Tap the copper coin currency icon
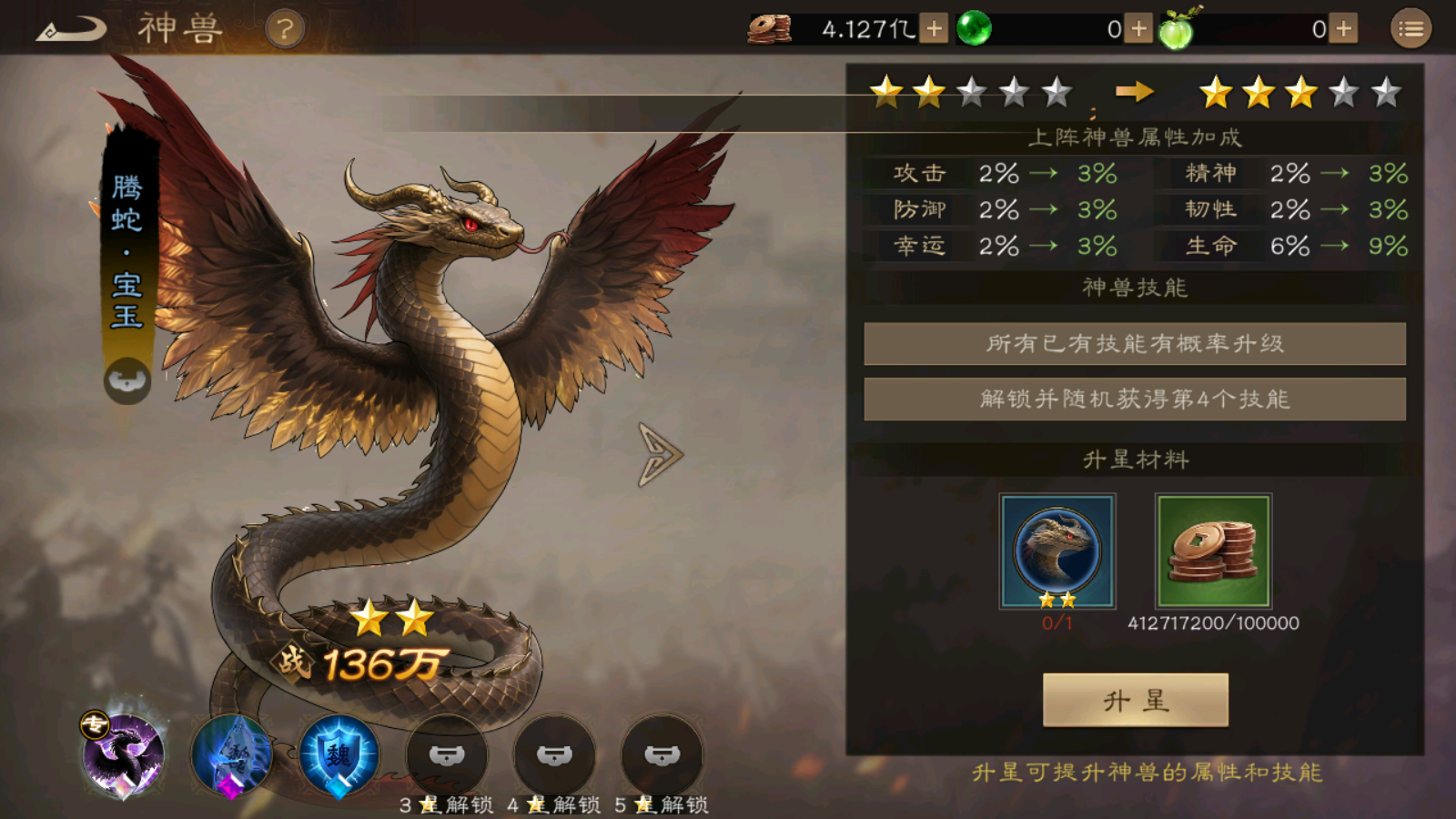1456x819 pixels. pos(769,27)
